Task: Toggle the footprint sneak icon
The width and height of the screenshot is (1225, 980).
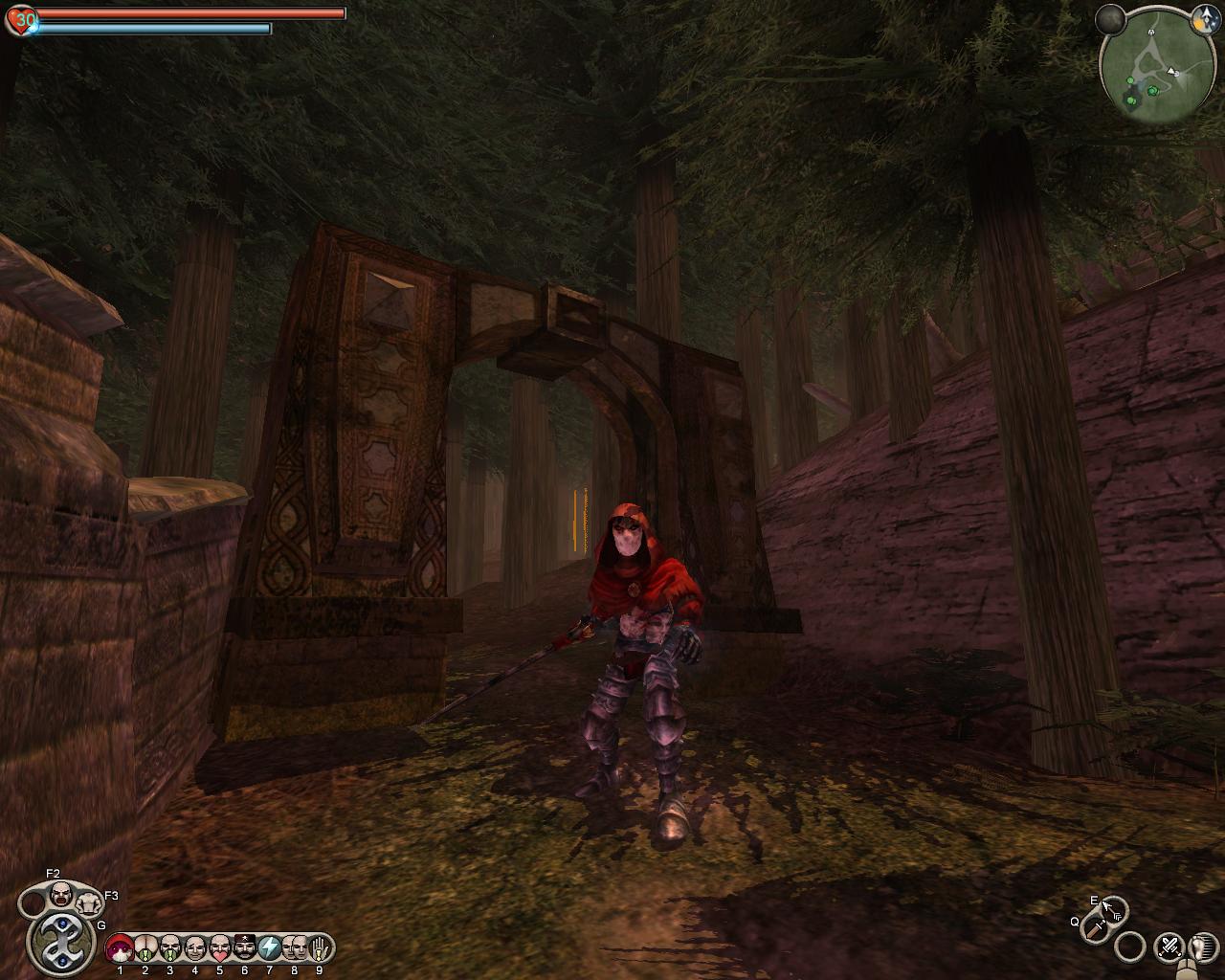Action: click(1201, 947)
